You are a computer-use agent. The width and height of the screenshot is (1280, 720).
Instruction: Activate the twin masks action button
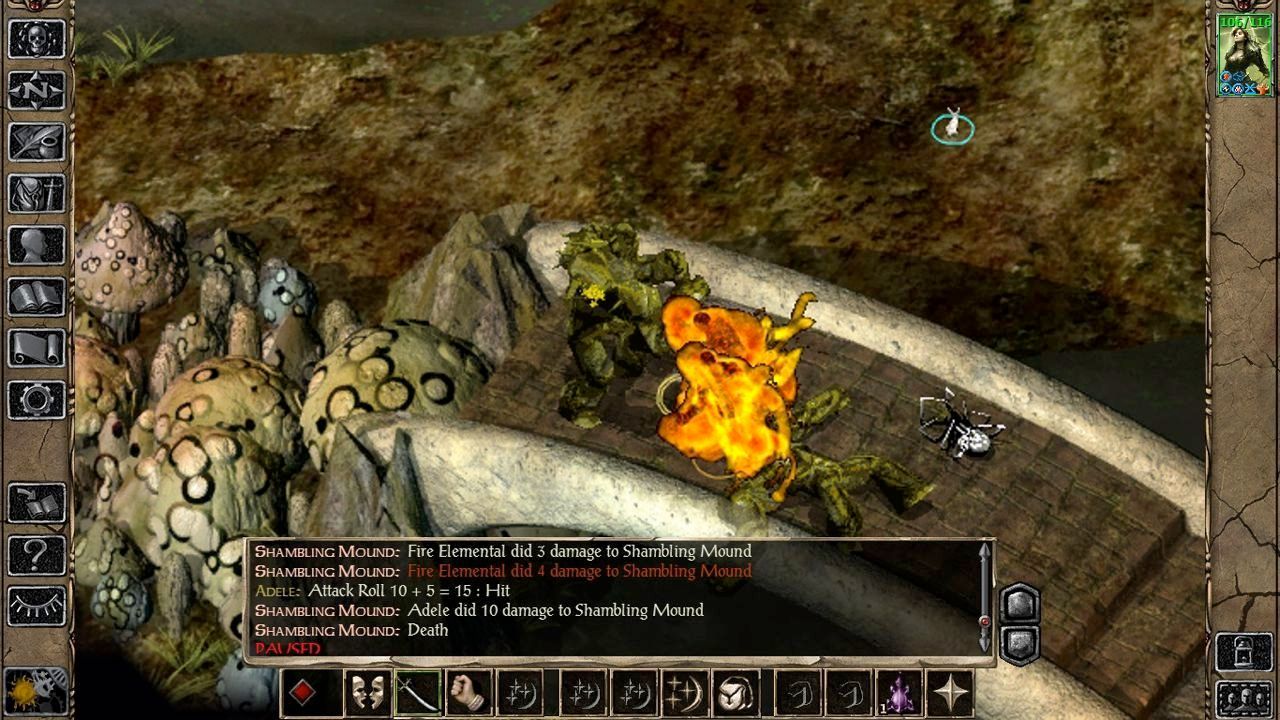click(367, 693)
